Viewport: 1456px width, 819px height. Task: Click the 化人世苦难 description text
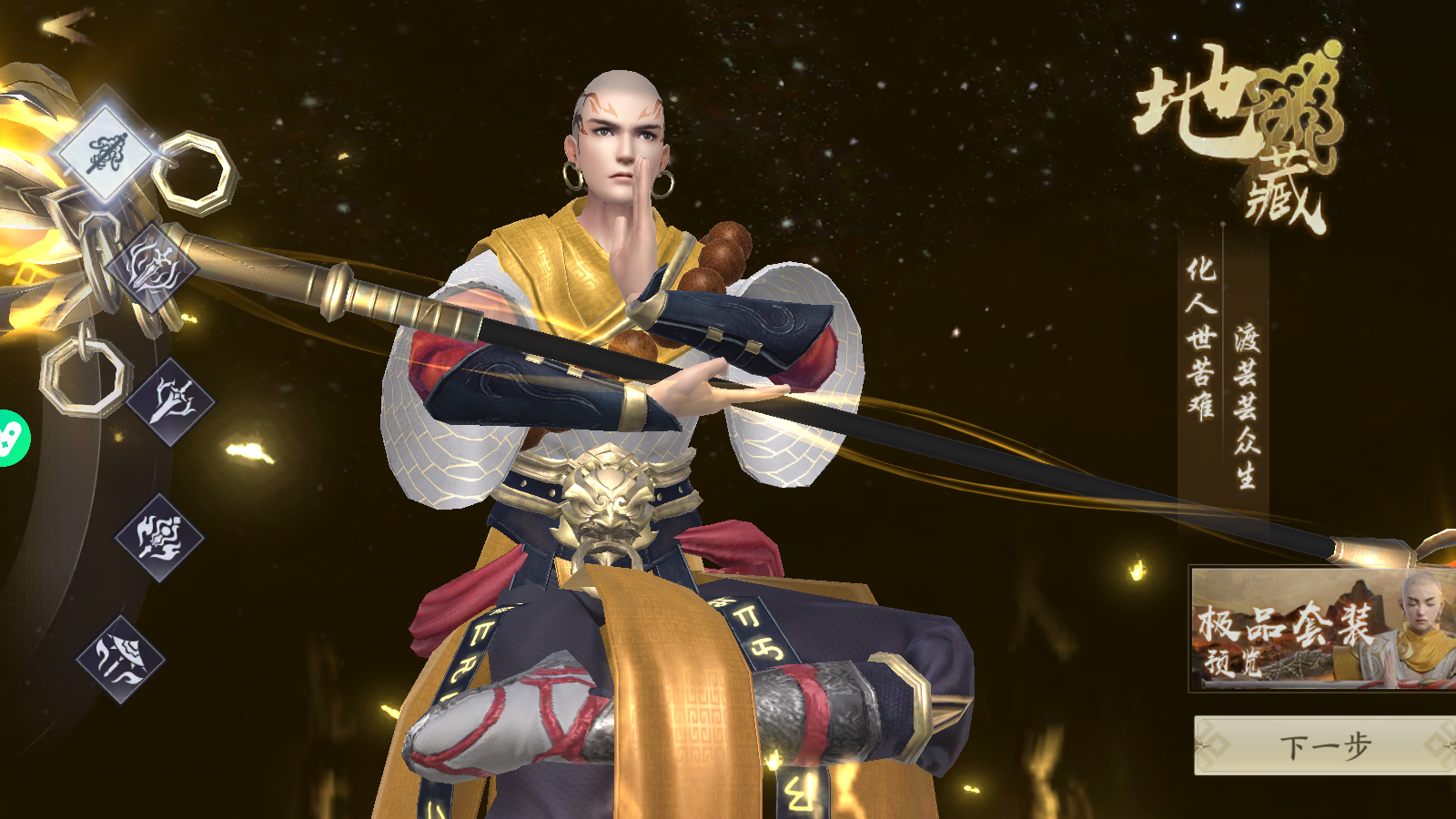point(1200,337)
